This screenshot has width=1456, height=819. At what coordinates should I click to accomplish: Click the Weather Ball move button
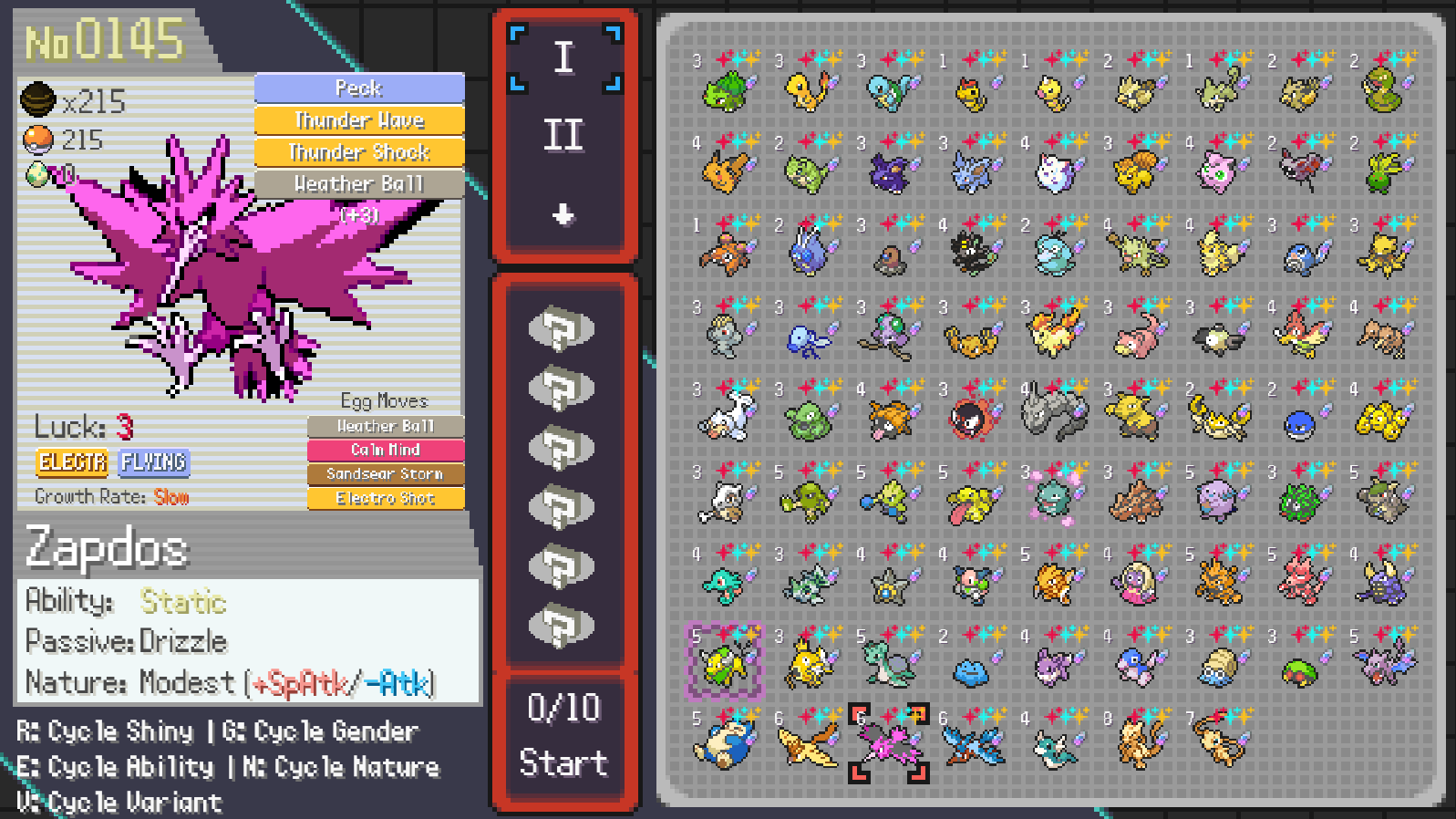359,183
